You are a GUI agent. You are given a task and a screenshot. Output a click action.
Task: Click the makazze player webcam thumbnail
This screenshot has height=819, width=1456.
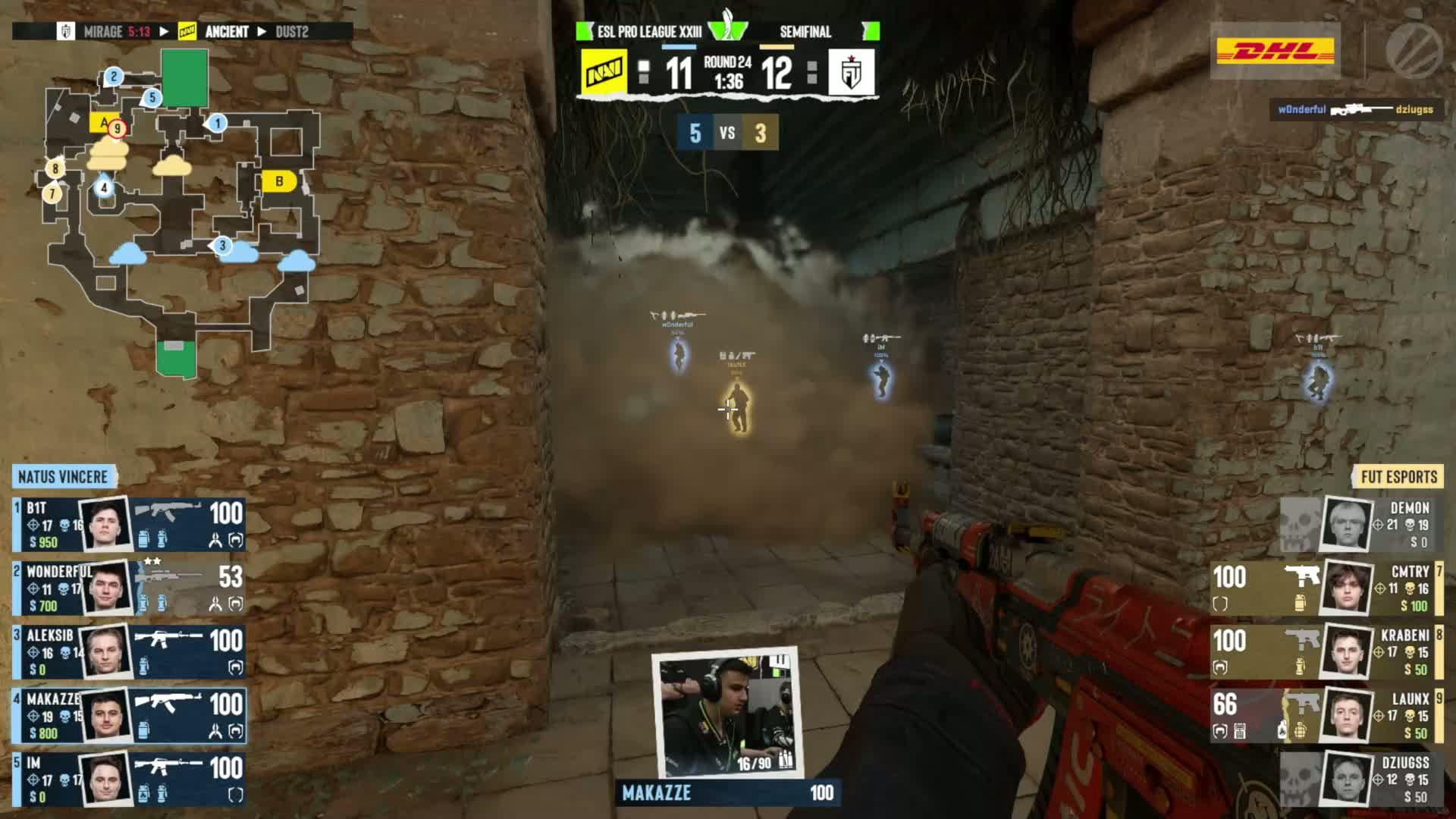[x=726, y=713]
